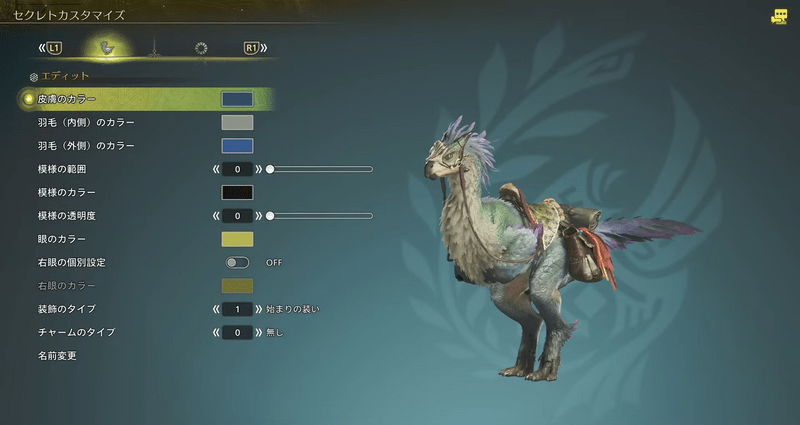800x425 pixels.
Task: Increase the 模様の範囲 value with right arrow
Action: click(x=258, y=169)
